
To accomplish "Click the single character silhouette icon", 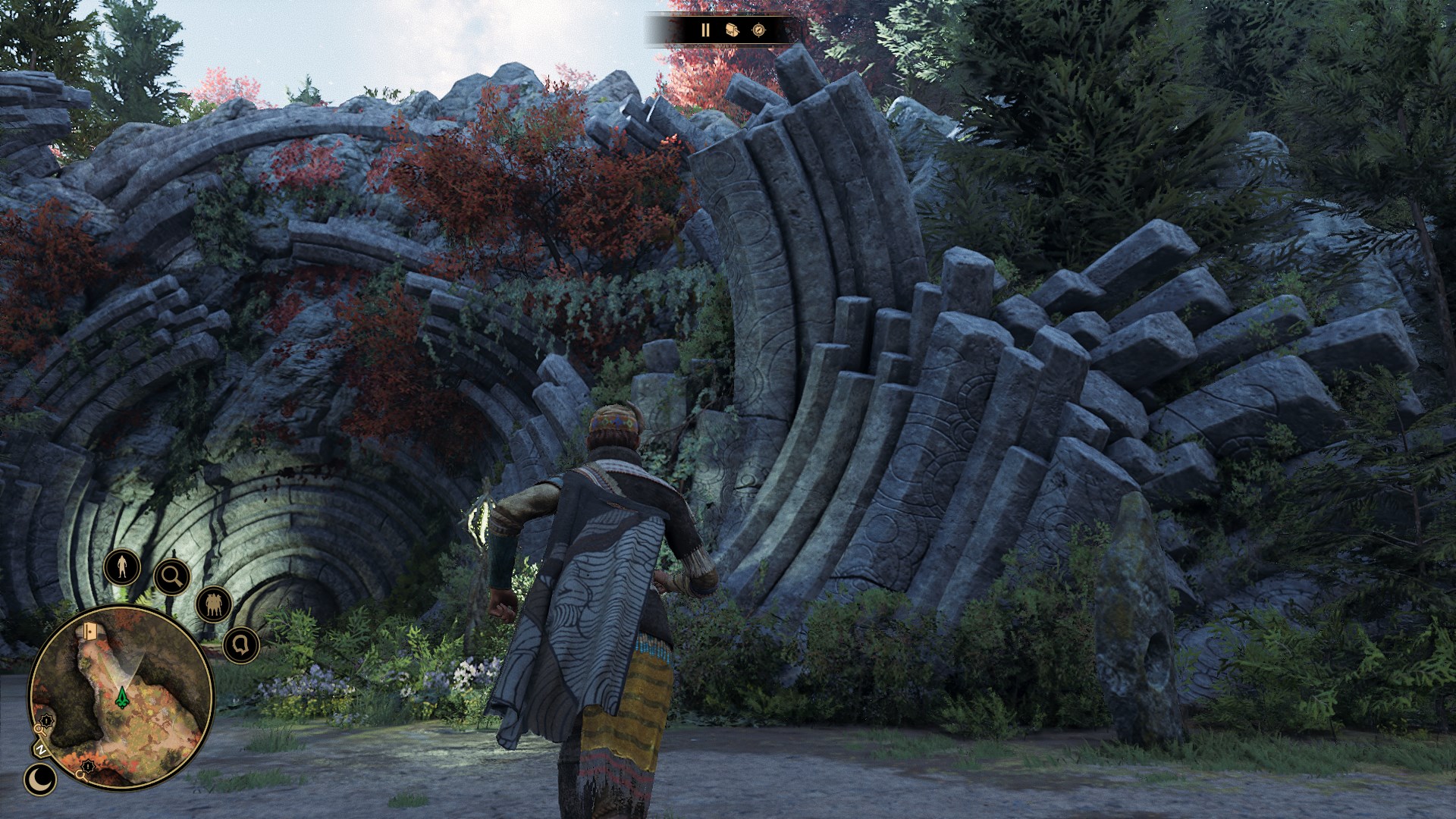I will pos(121,566).
